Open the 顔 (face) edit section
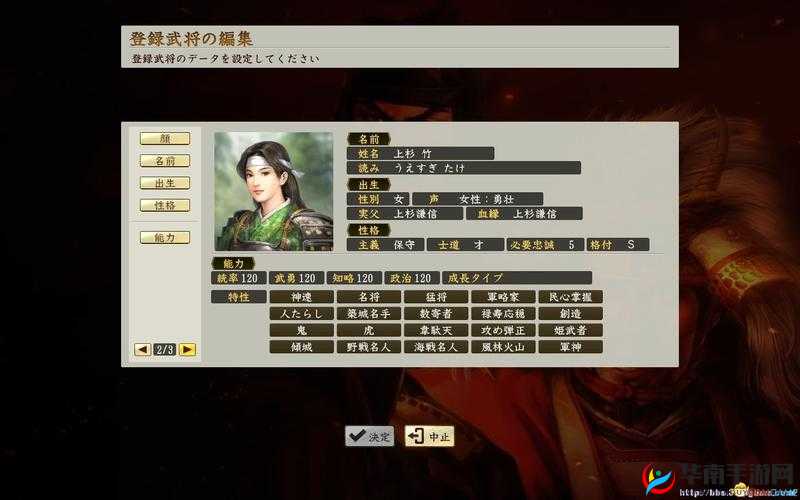Viewport: 800px width, 500px height. click(x=165, y=139)
